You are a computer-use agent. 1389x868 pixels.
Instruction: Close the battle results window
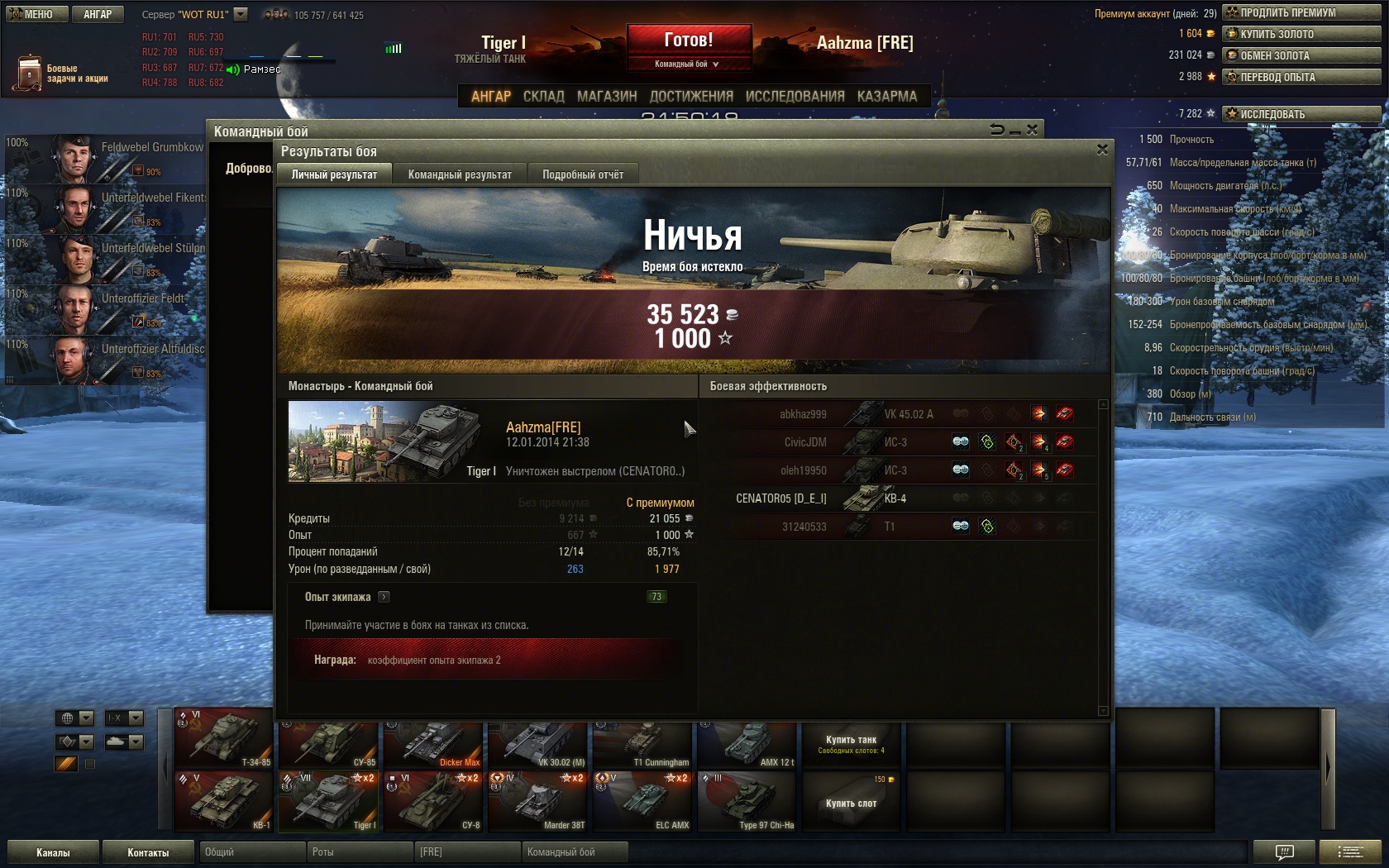[1101, 150]
